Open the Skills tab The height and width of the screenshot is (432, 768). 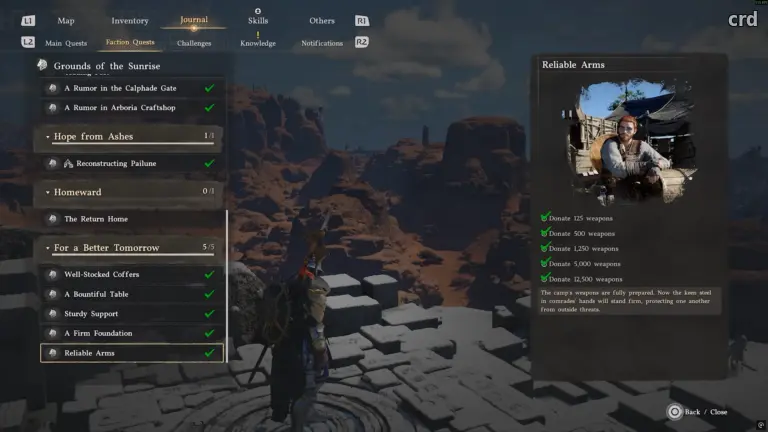[258, 20]
